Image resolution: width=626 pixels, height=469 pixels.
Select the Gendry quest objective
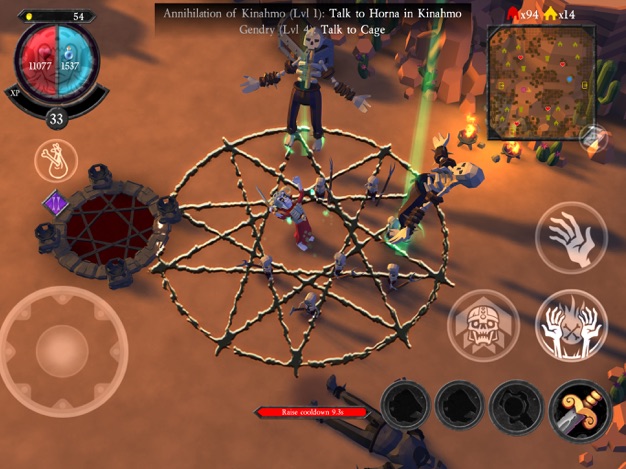(310, 30)
